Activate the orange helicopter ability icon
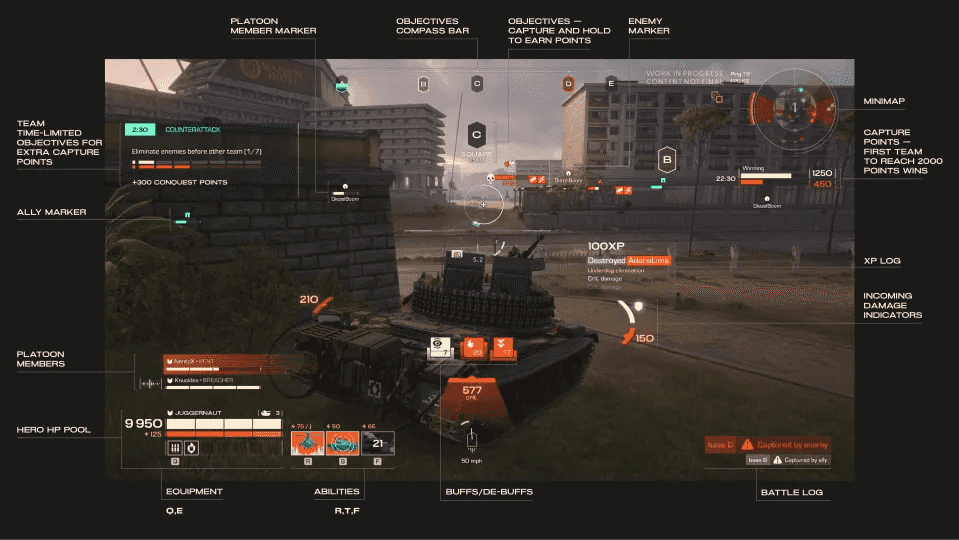Viewport: 959px width, 540px height. click(305, 445)
